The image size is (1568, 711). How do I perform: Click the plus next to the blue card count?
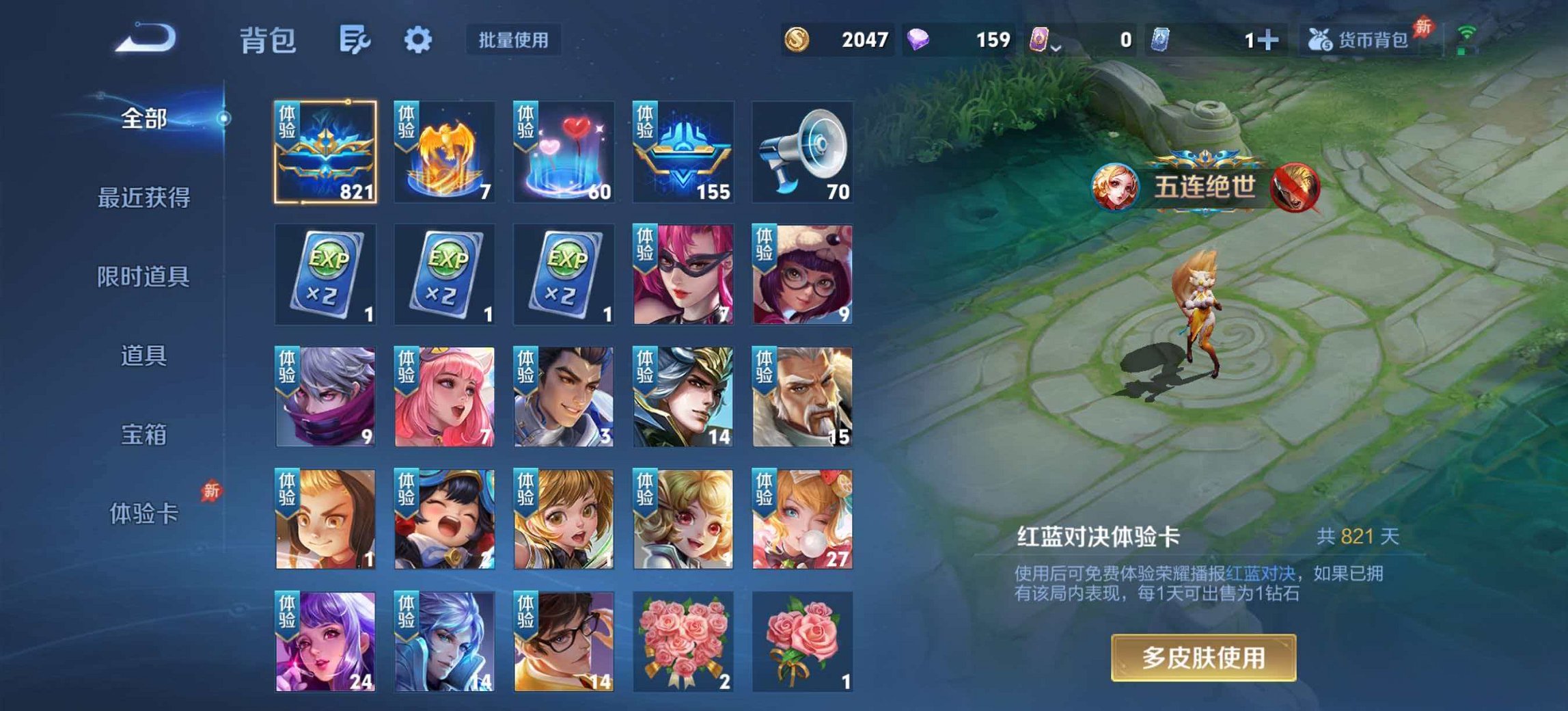[x=1269, y=40]
